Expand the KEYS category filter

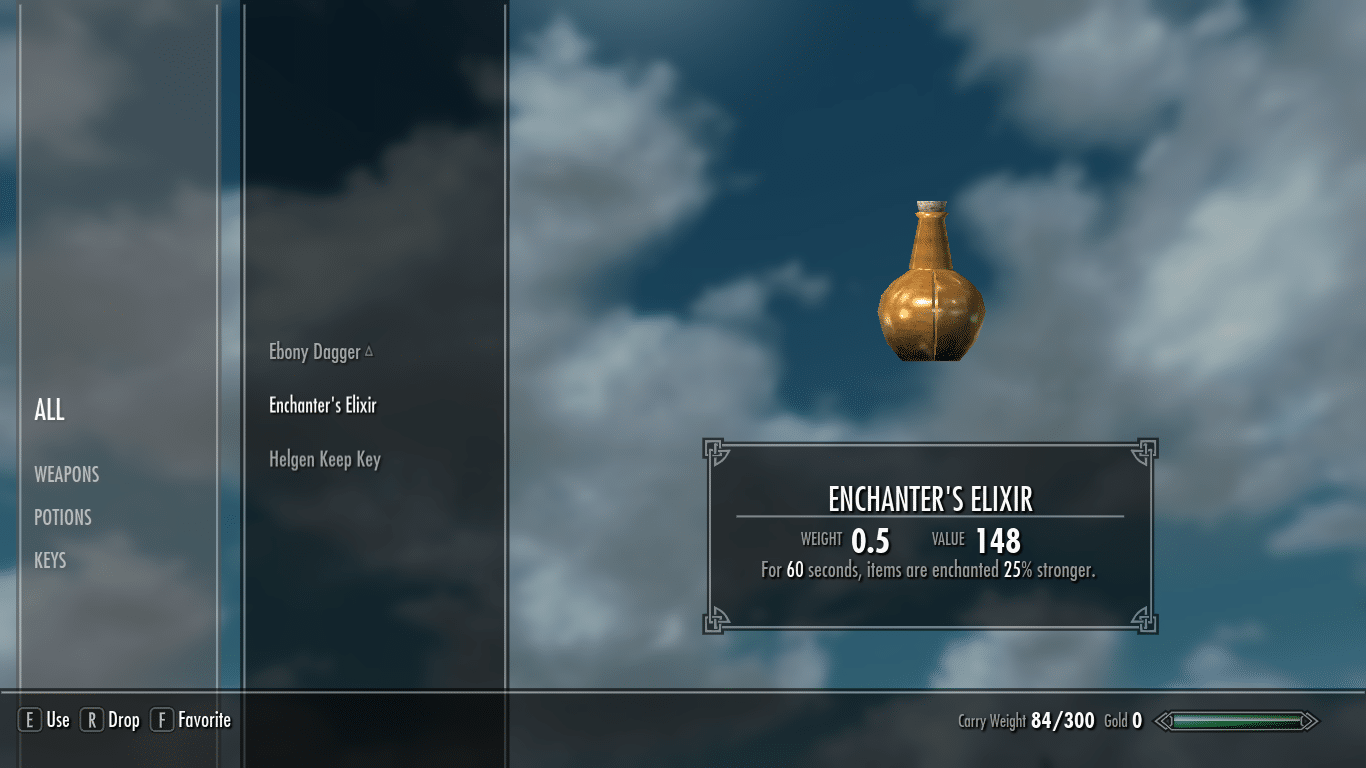coord(50,560)
